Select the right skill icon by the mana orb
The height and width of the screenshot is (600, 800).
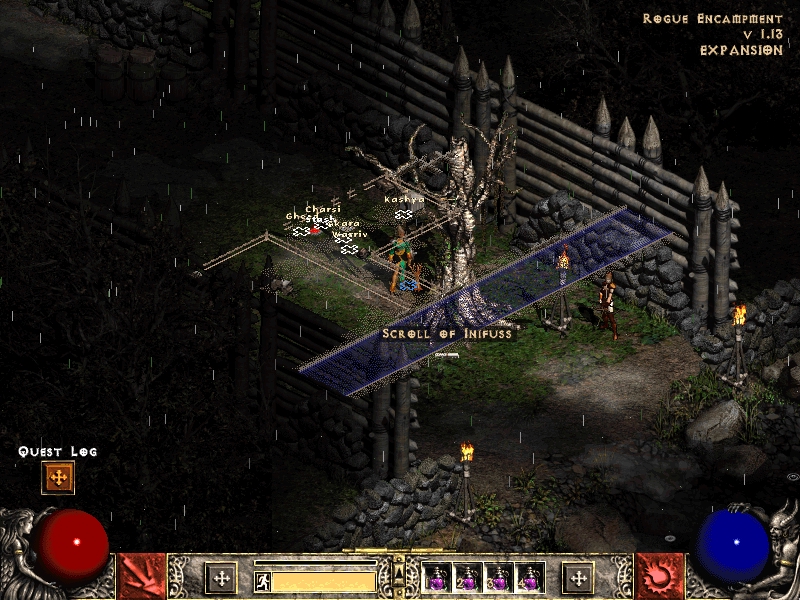click(x=660, y=577)
